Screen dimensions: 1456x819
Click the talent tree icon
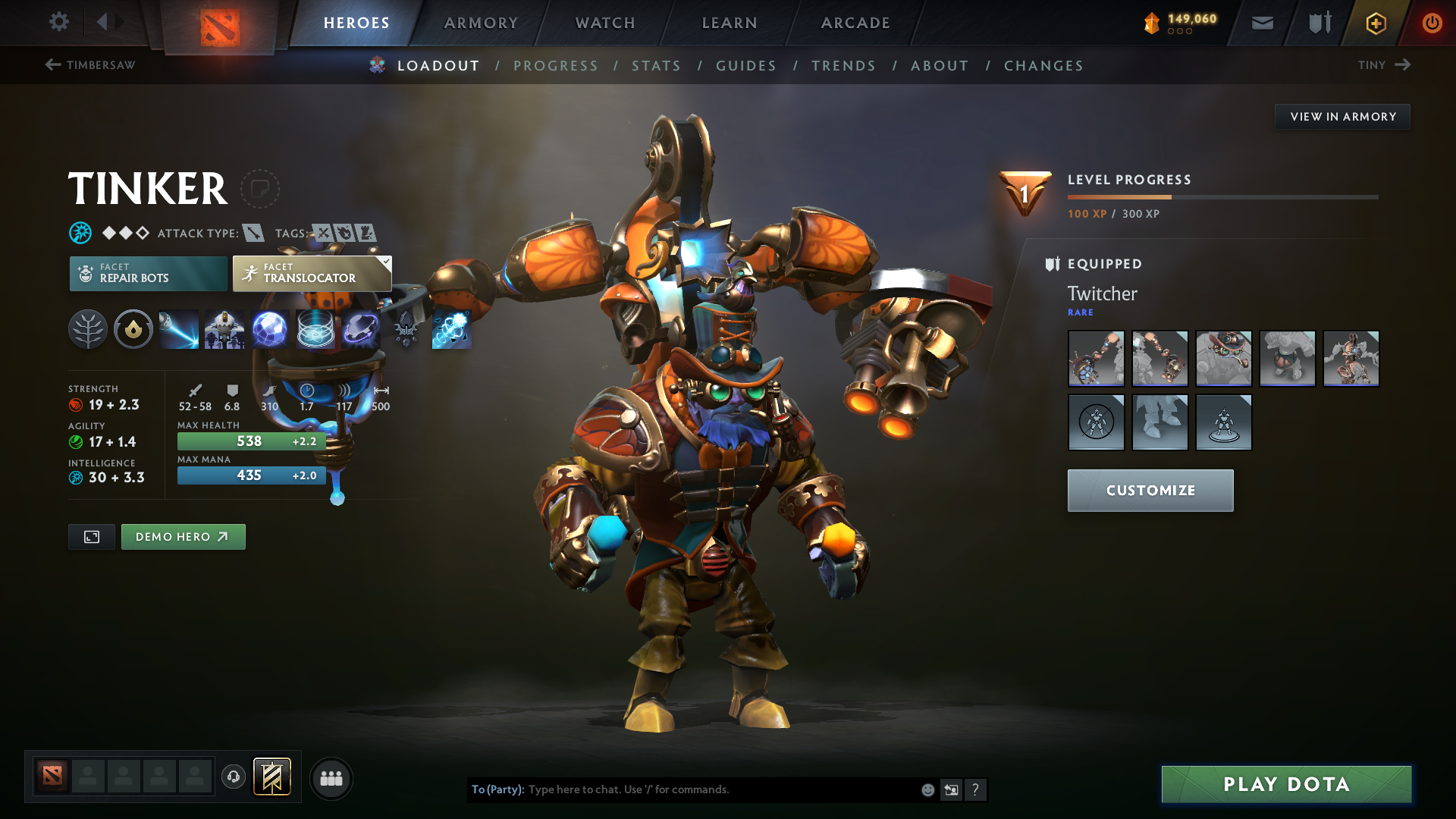click(x=87, y=329)
